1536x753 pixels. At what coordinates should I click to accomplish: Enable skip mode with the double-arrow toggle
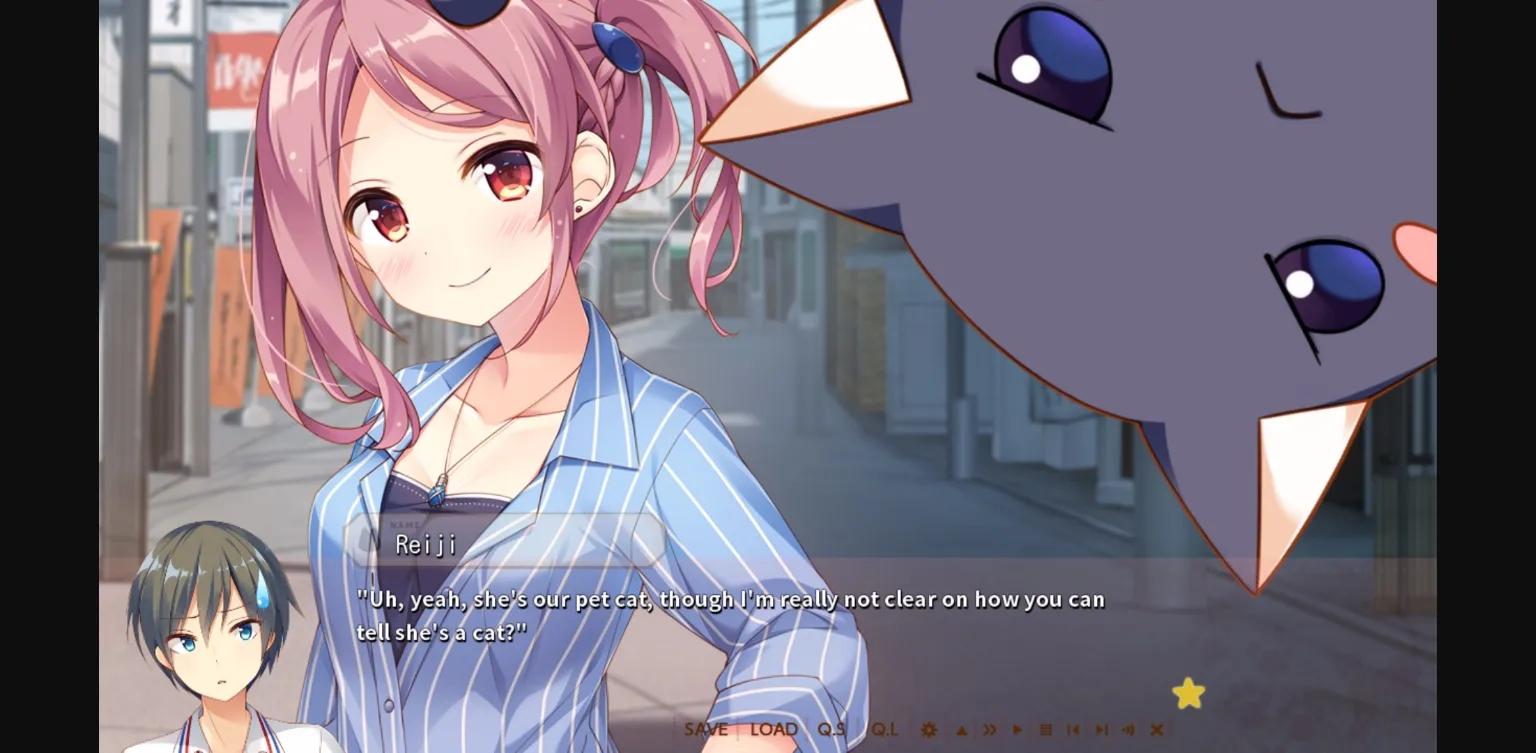pyautogui.click(x=990, y=729)
